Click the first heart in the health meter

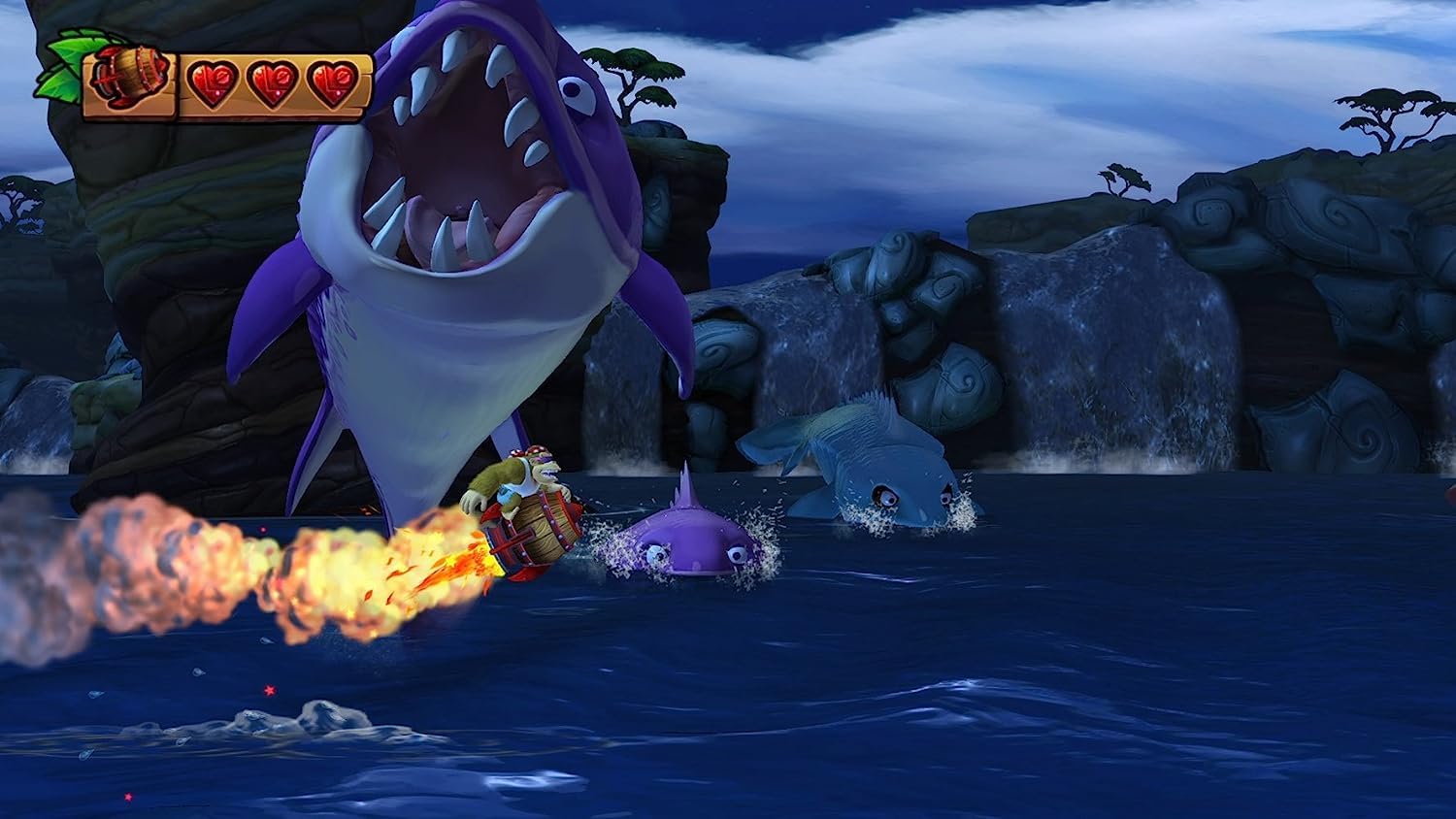click(215, 82)
